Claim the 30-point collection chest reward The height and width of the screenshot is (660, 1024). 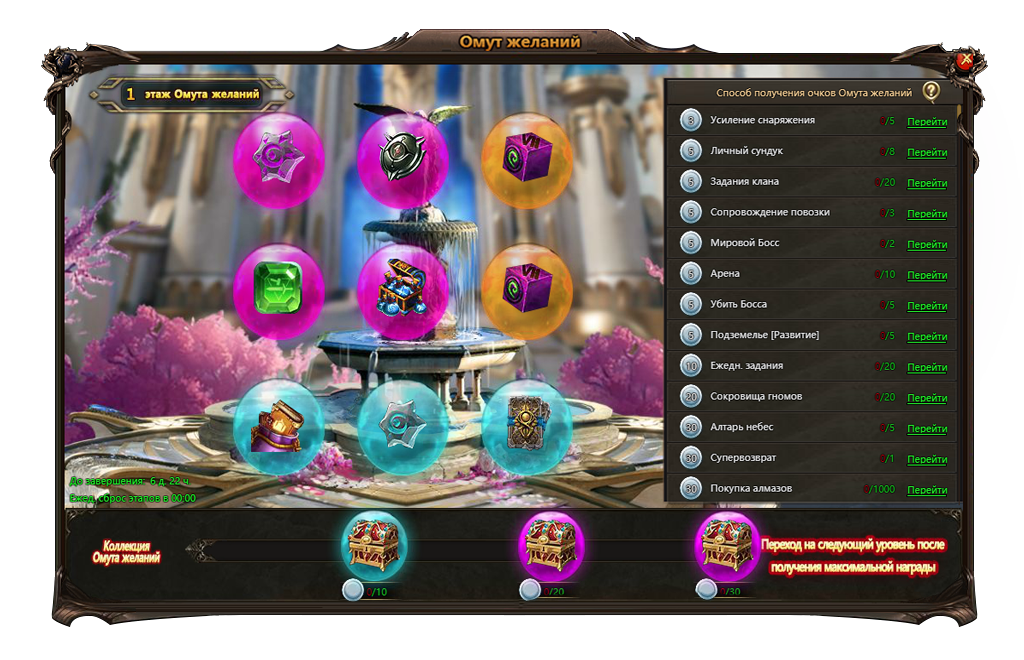point(728,546)
